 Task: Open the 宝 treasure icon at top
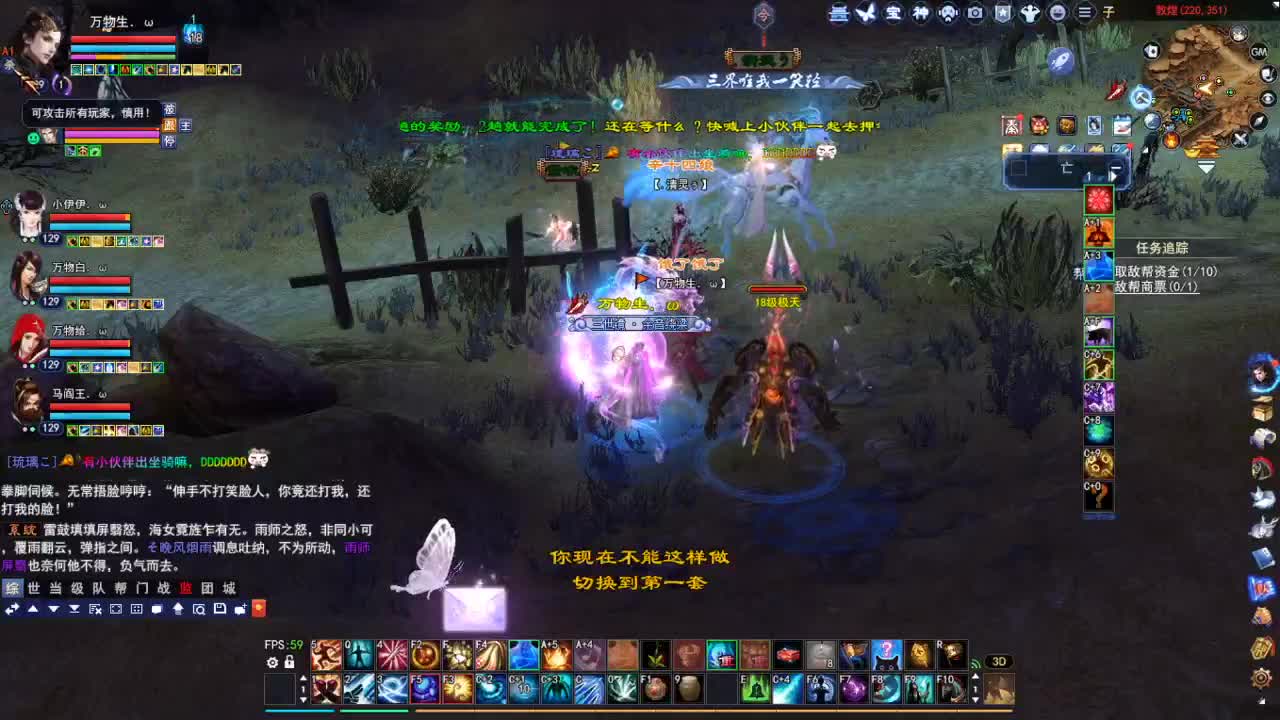pos(893,13)
